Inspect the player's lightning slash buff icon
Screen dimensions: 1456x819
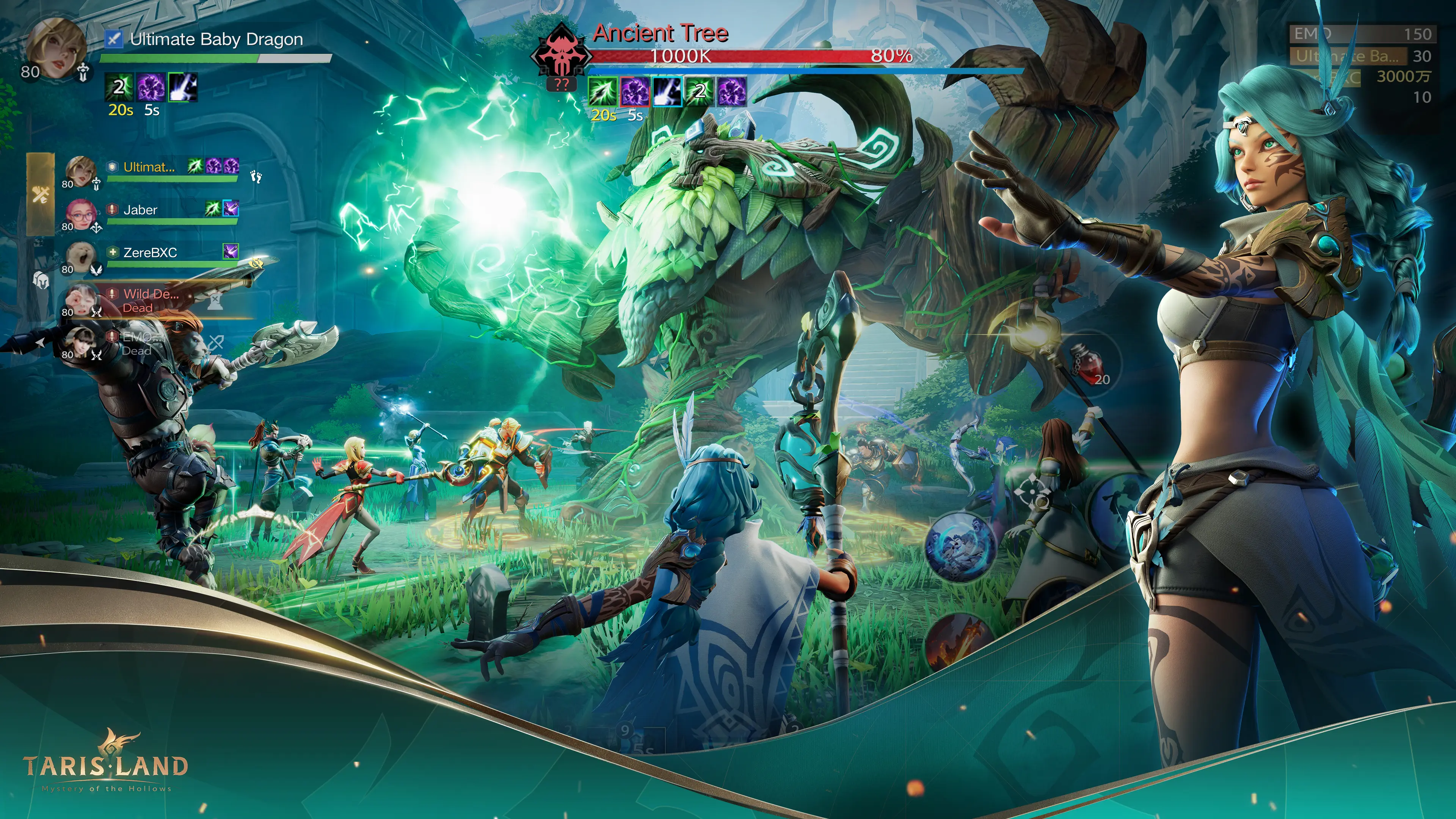pos(183,87)
